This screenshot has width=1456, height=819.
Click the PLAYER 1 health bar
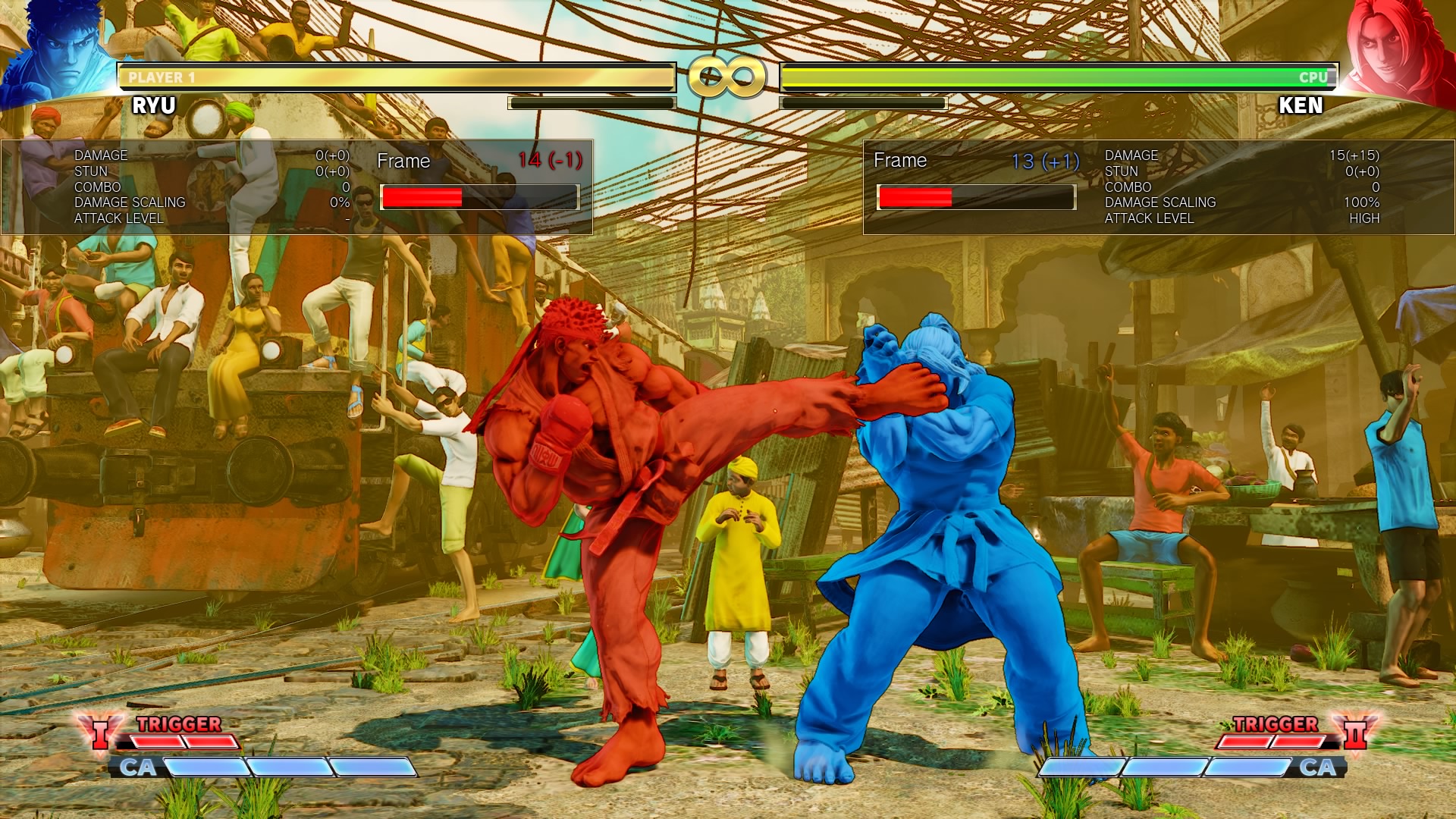point(394,76)
